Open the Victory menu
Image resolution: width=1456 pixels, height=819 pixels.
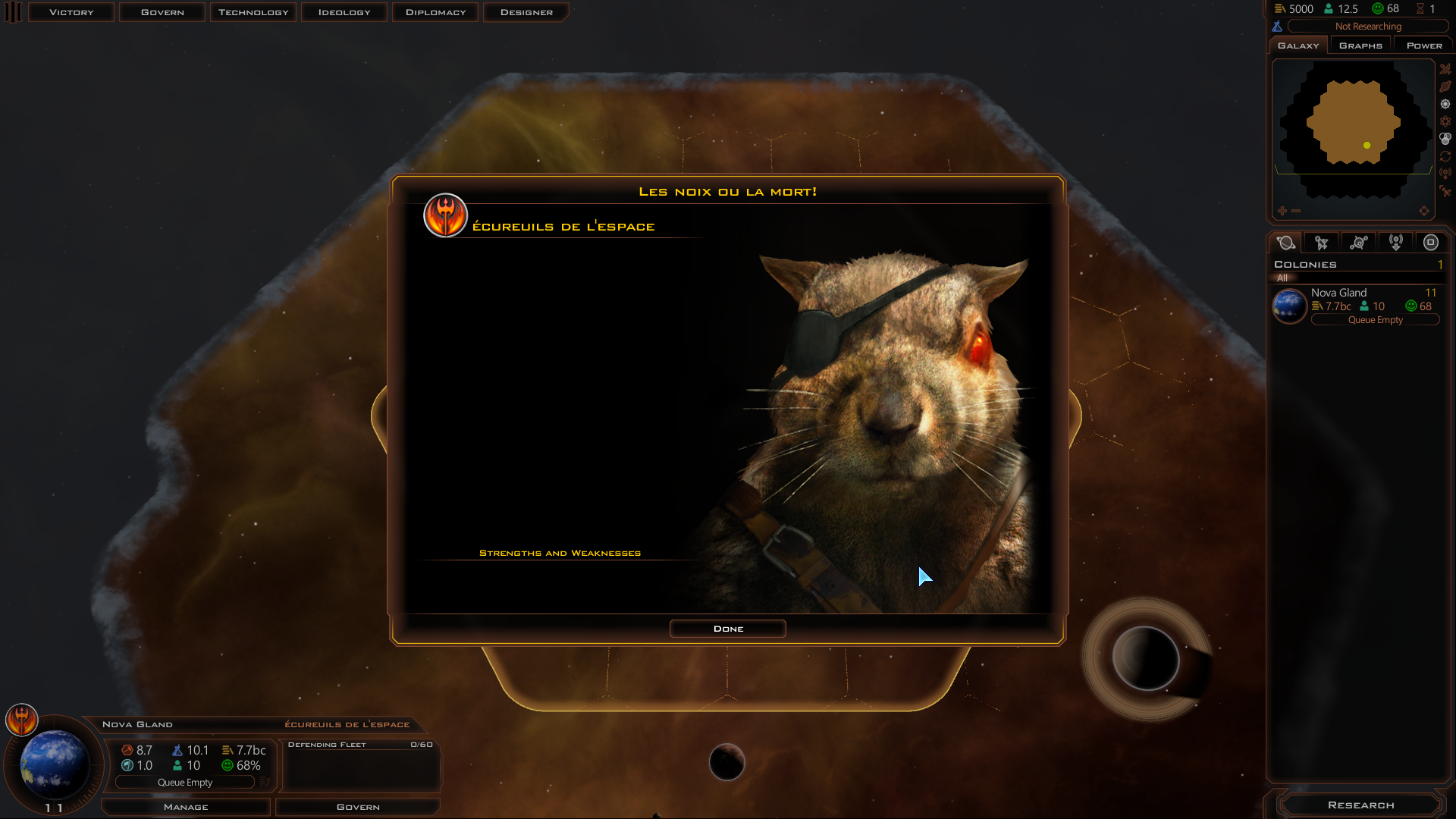pyautogui.click(x=71, y=12)
